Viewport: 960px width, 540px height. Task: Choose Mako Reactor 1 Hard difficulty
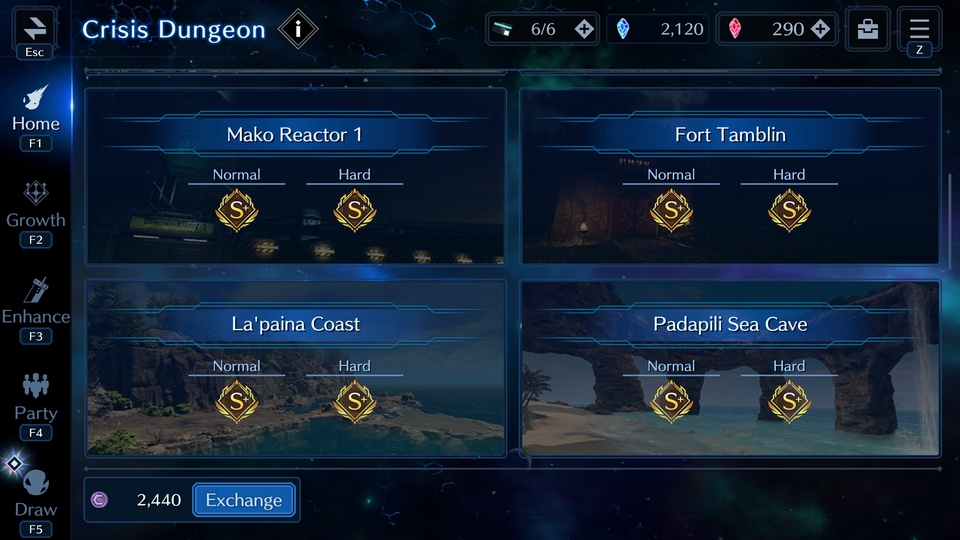point(354,209)
